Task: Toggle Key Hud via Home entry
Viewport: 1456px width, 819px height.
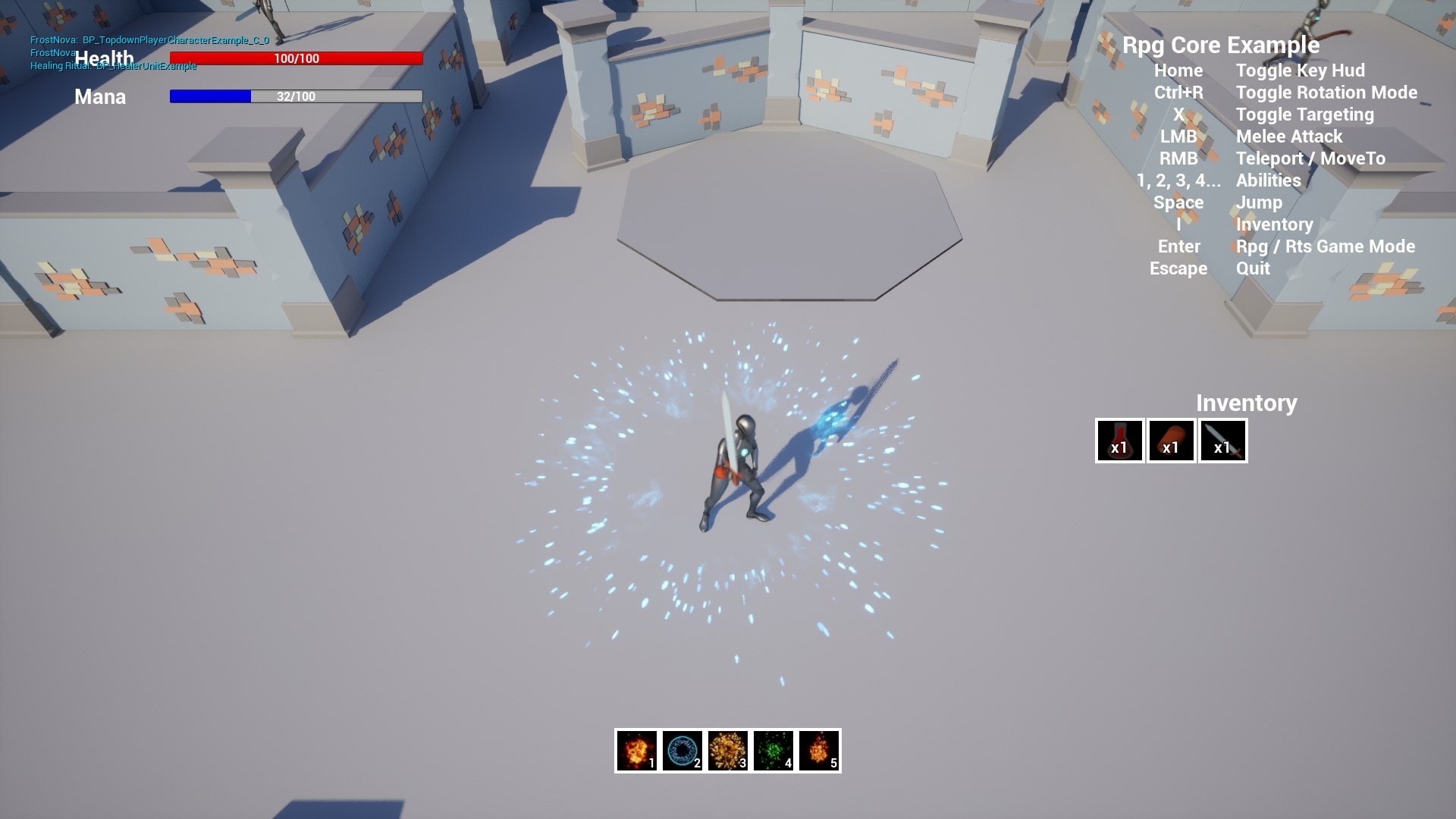Action: (1301, 71)
